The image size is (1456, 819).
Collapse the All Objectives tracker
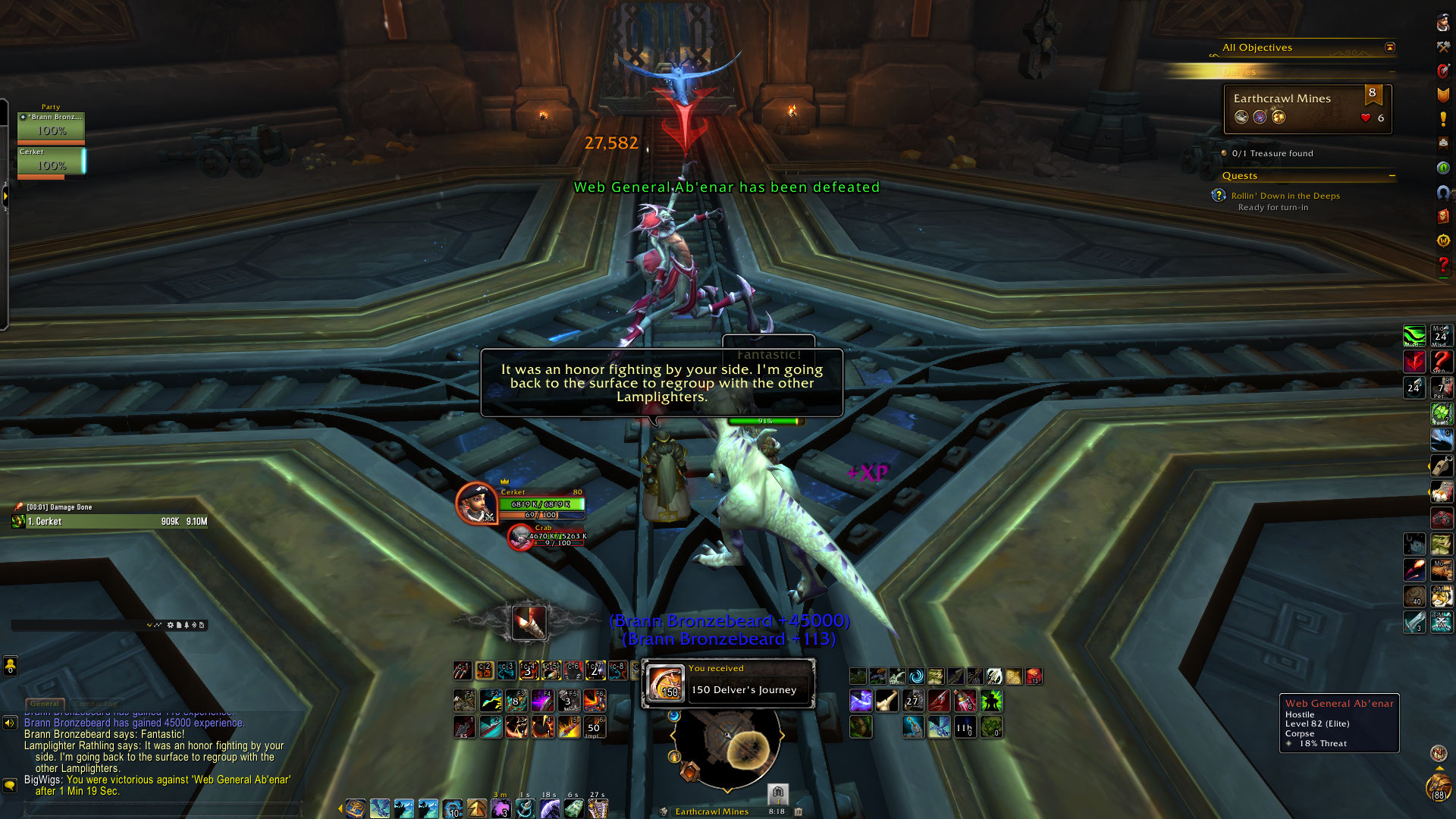[1389, 47]
